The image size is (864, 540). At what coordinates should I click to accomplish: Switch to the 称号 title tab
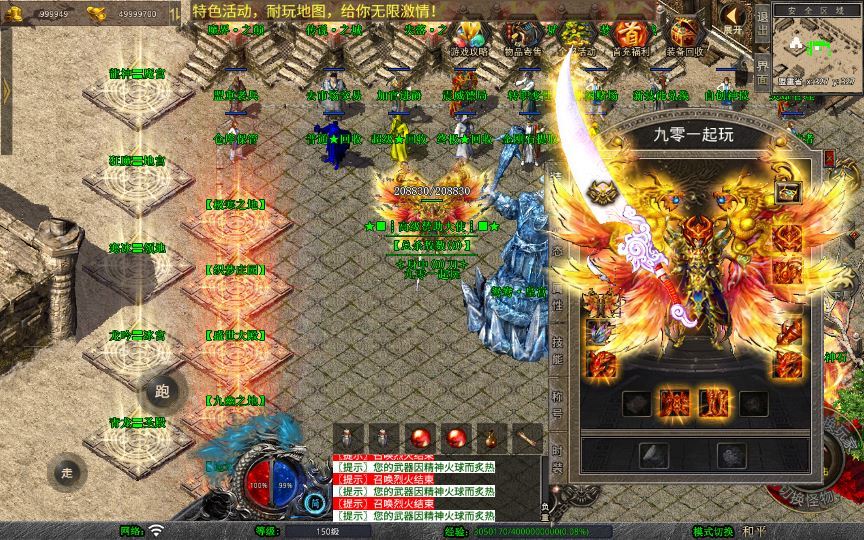pos(558,404)
